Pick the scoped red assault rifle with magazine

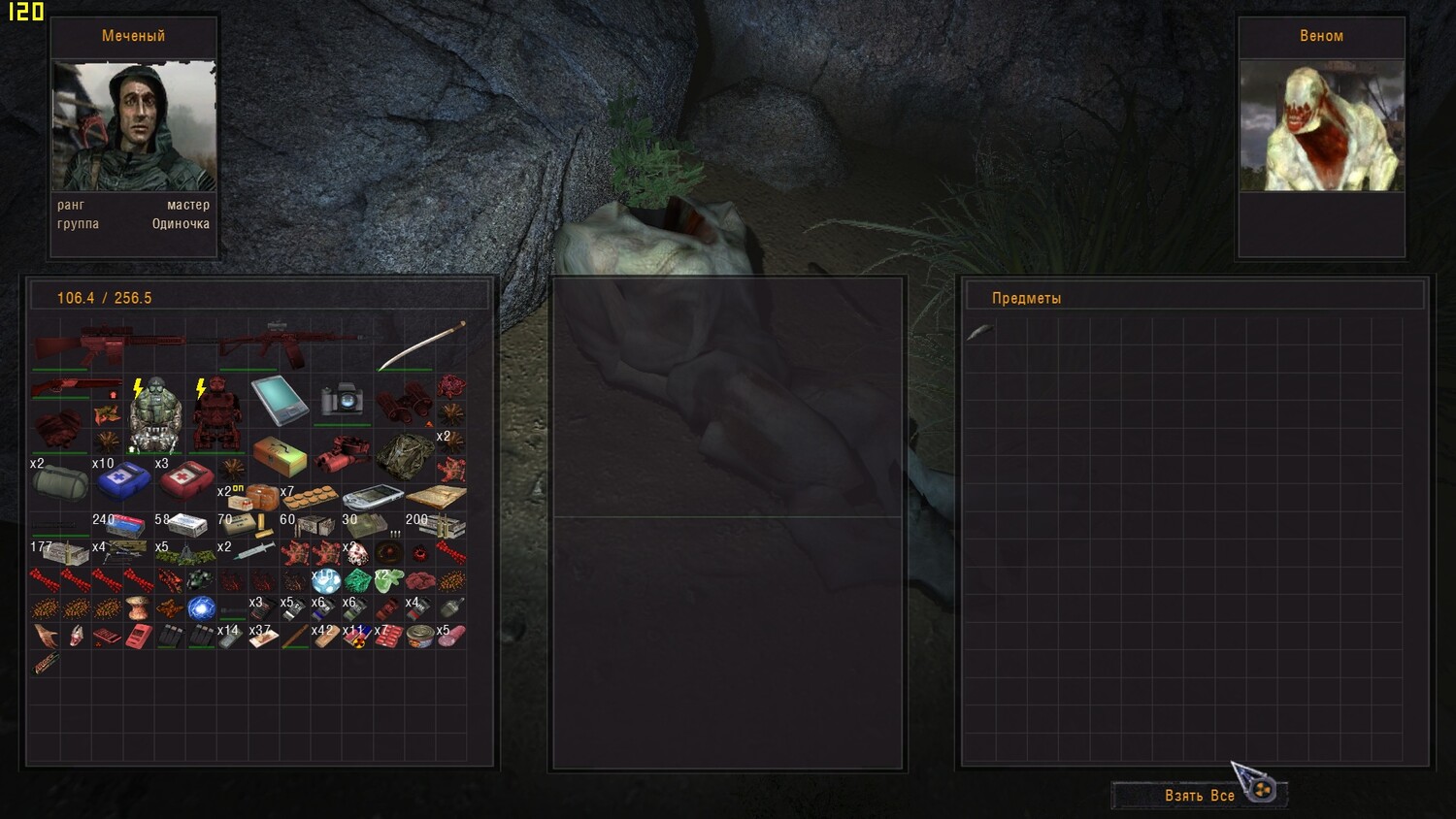point(281,344)
